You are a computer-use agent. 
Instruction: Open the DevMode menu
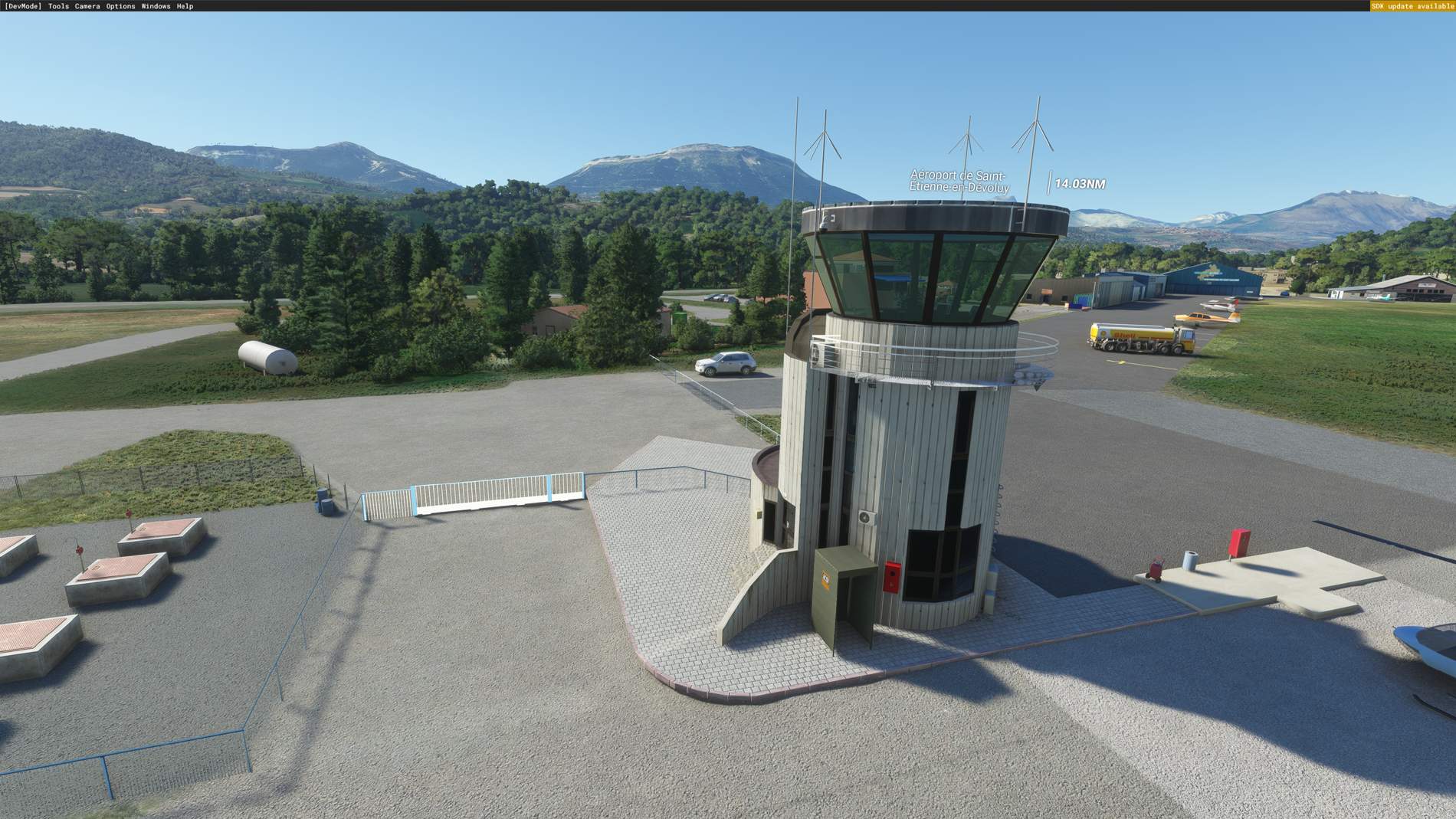pyautogui.click(x=23, y=6)
